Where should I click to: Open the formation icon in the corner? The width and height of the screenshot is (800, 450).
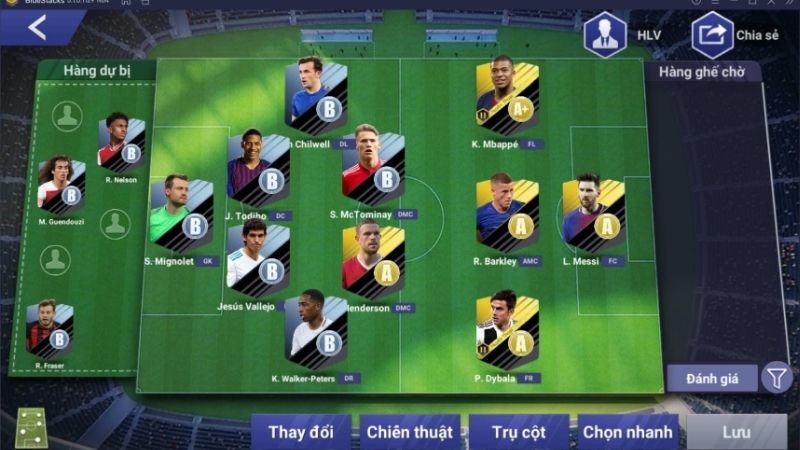[x=32, y=428]
